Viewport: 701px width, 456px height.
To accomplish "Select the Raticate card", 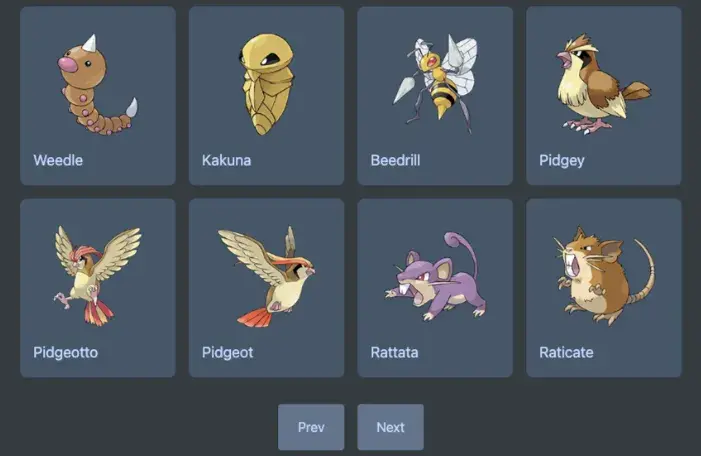I will 604,288.
